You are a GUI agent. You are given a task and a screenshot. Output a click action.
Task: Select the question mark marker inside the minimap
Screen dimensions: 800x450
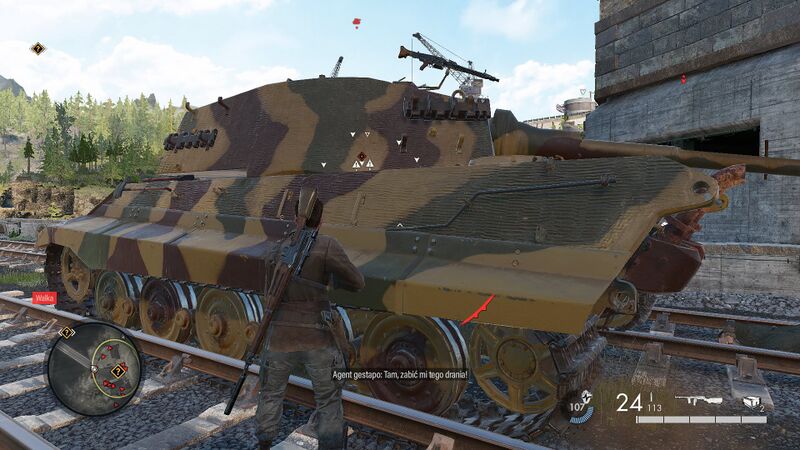pyautogui.click(x=118, y=370)
